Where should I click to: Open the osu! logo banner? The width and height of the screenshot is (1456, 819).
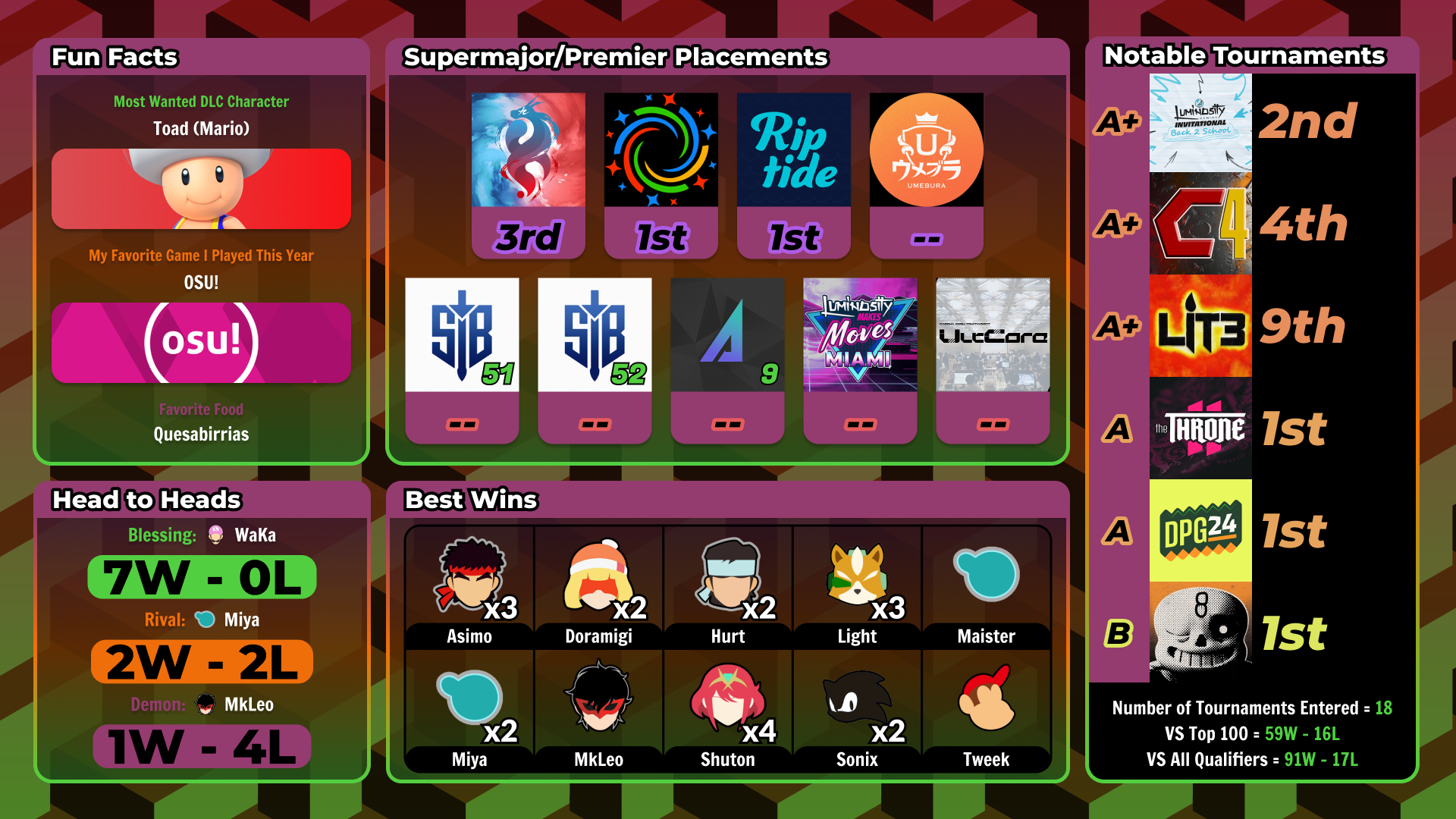coord(201,343)
